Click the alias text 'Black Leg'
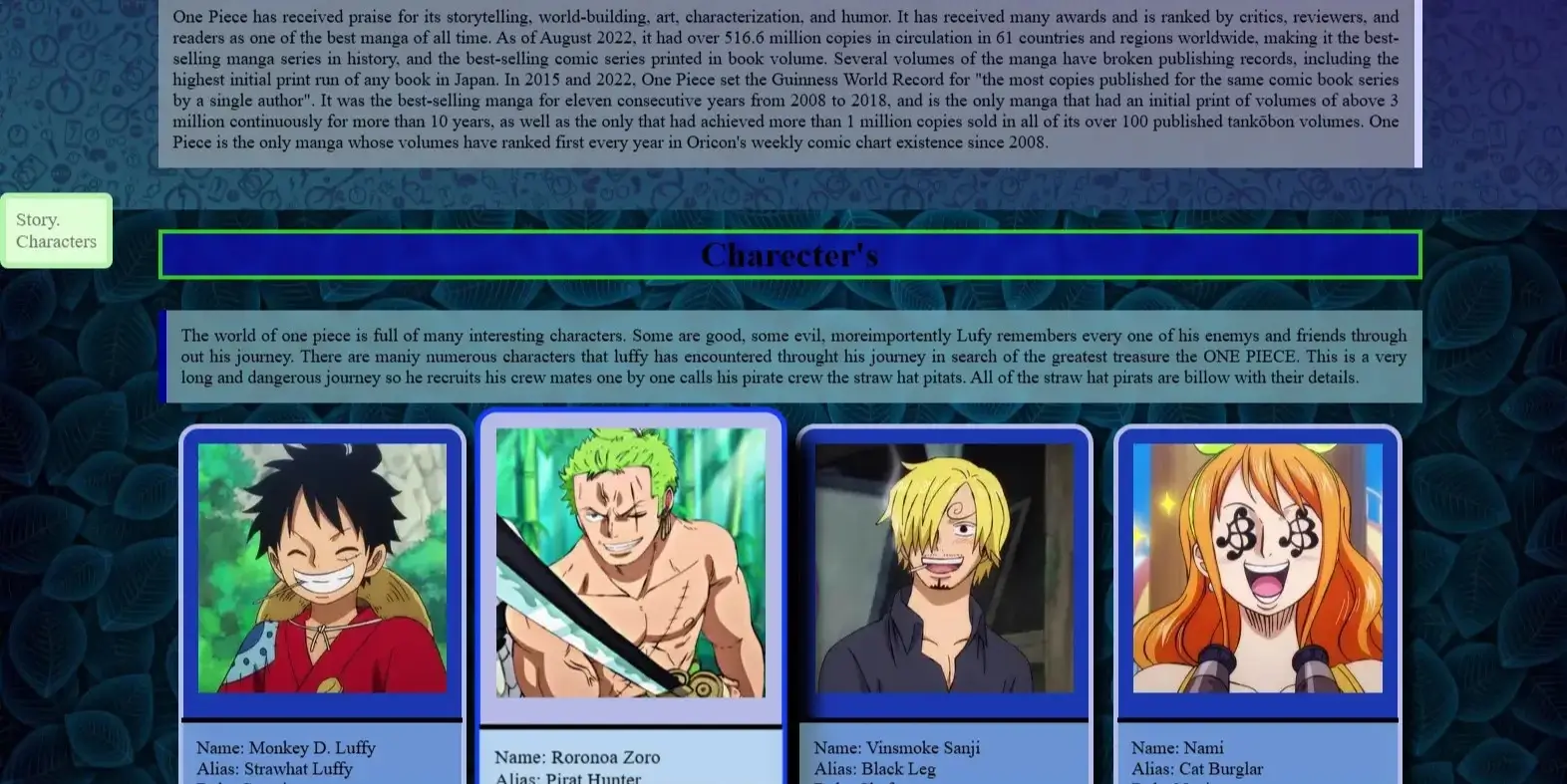 click(x=873, y=768)
